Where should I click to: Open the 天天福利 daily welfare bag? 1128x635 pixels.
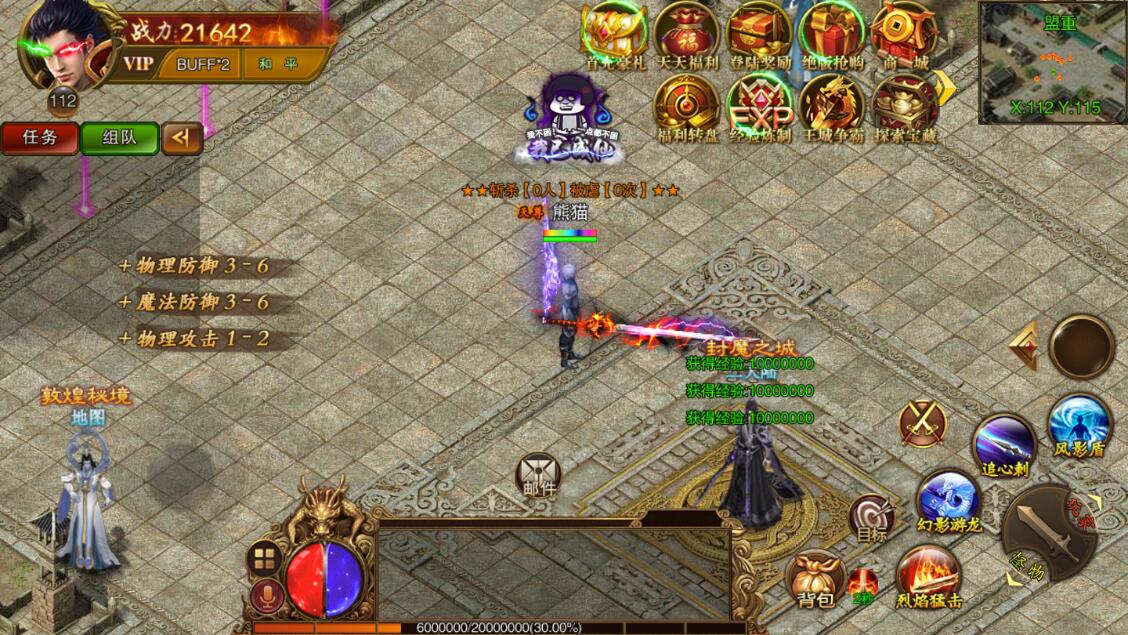coord(687,33)
